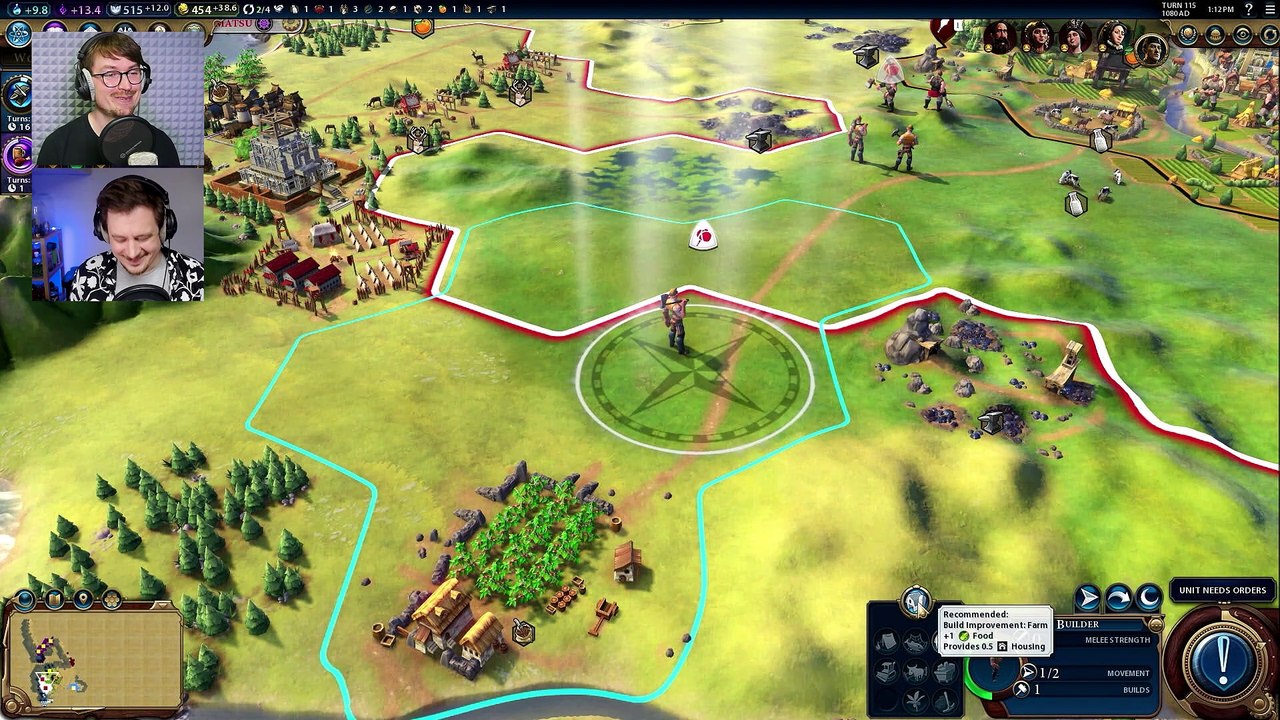Open the map search flower icon
1280x720 pixels.
tap(112, 599)
